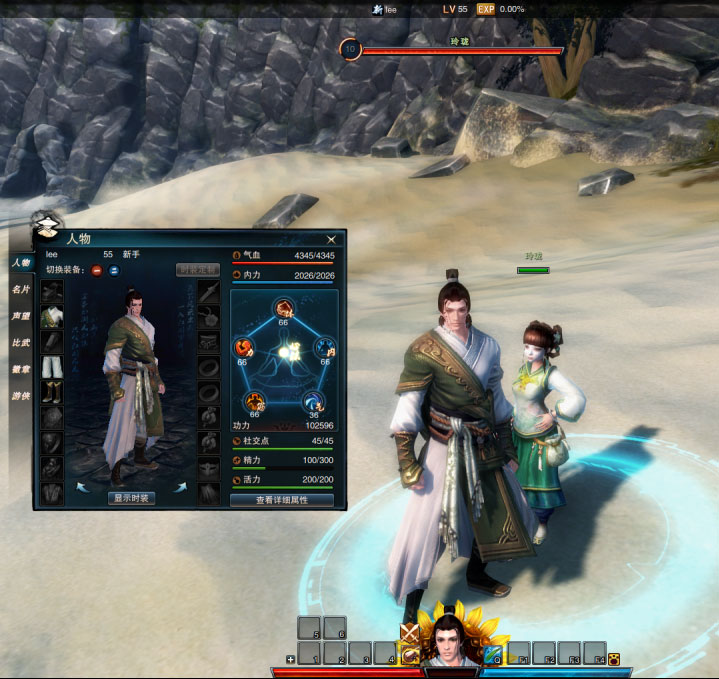Use the green leaf skill in slot Q
Screen dimensions: 719x679
pos(493,654)
